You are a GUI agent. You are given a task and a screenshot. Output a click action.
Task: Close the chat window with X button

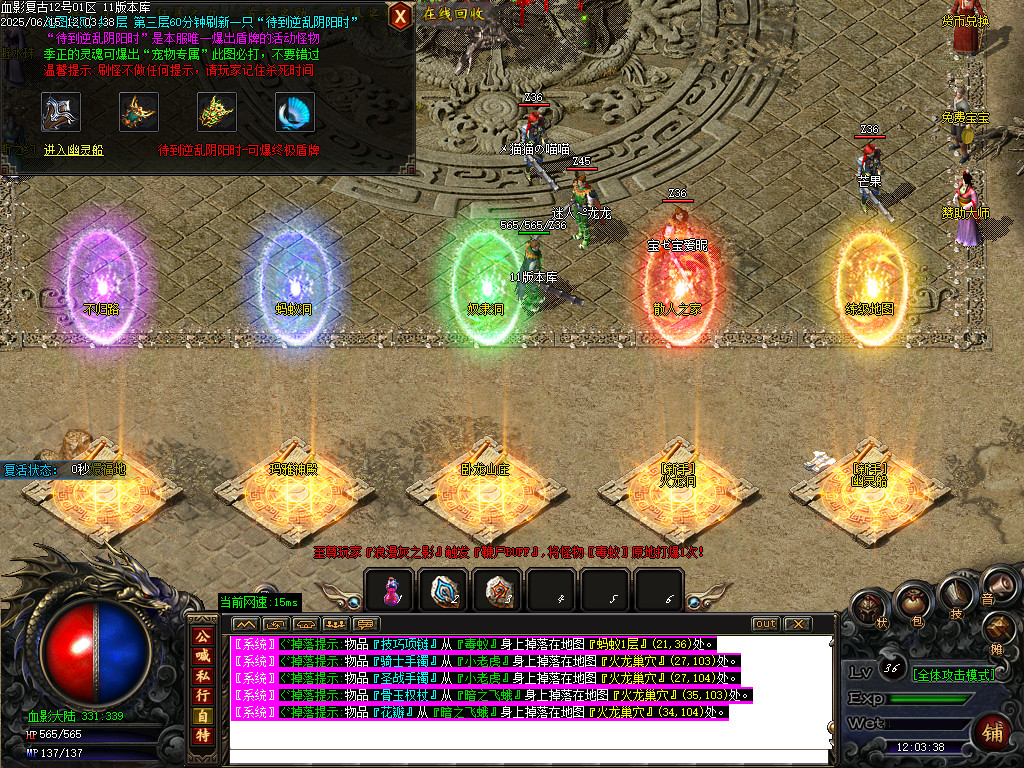tap(797, 624)
